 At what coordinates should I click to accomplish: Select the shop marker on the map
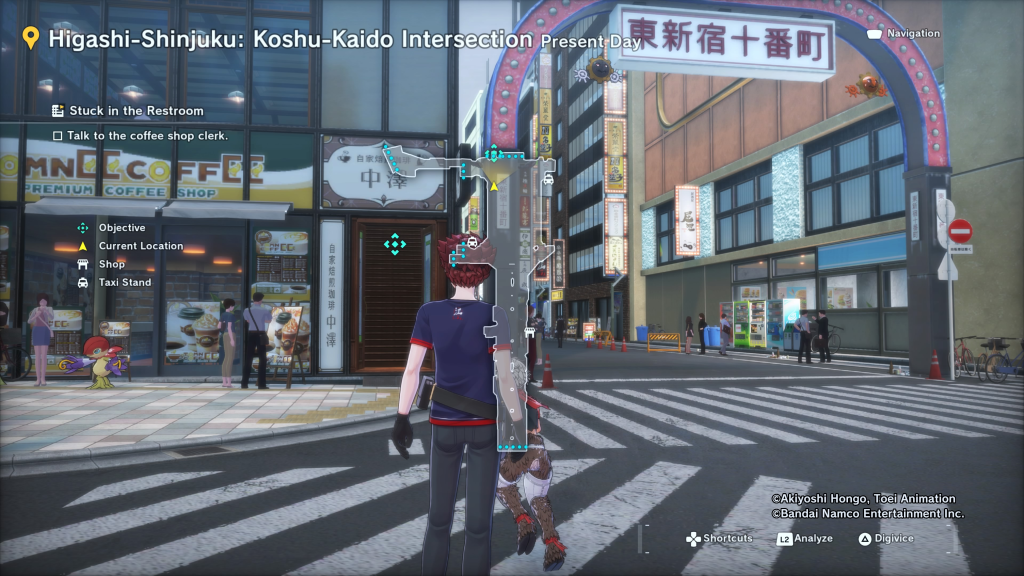click(x=527, y=332)
